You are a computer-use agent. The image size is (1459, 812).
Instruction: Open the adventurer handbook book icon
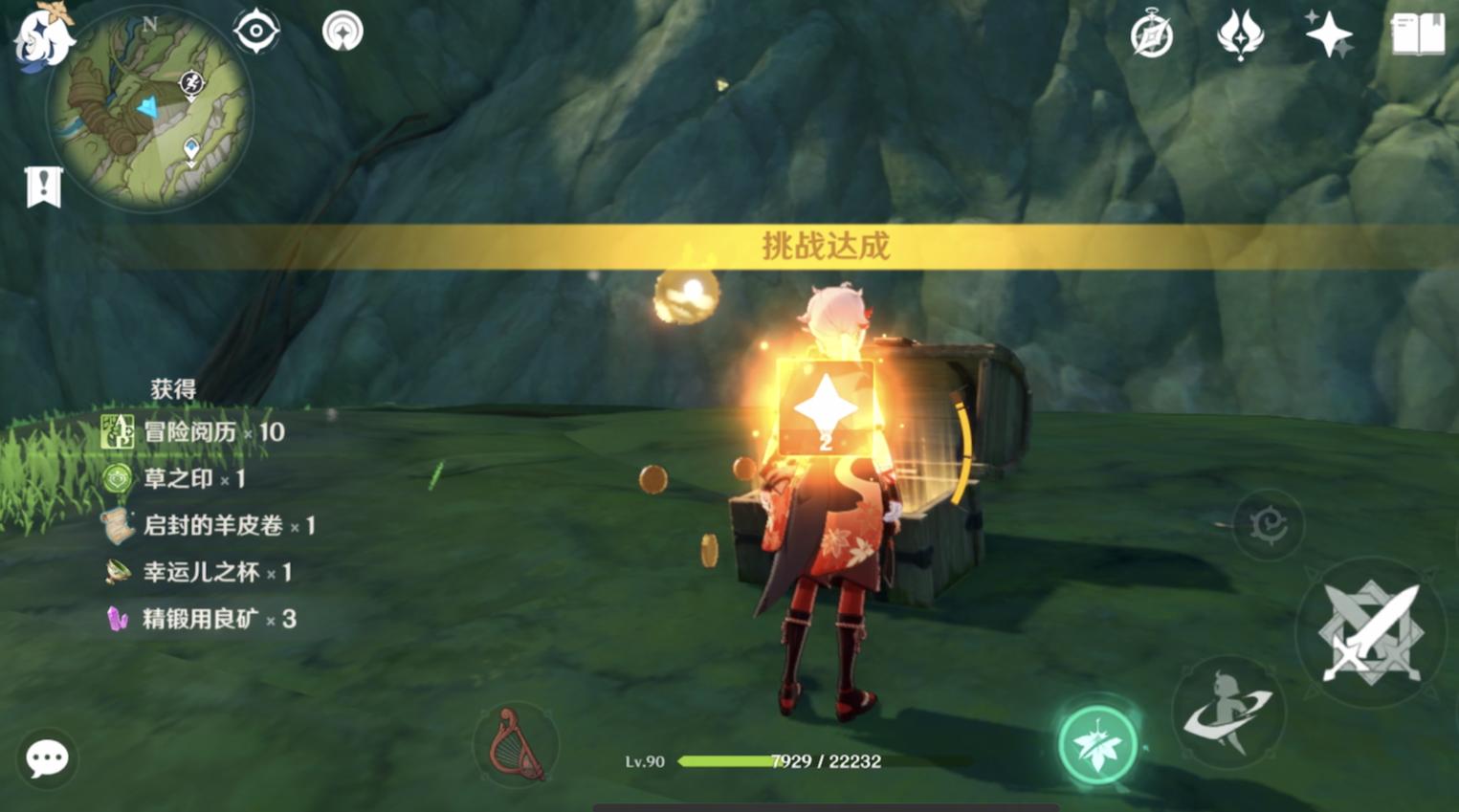coord(1417,34)
